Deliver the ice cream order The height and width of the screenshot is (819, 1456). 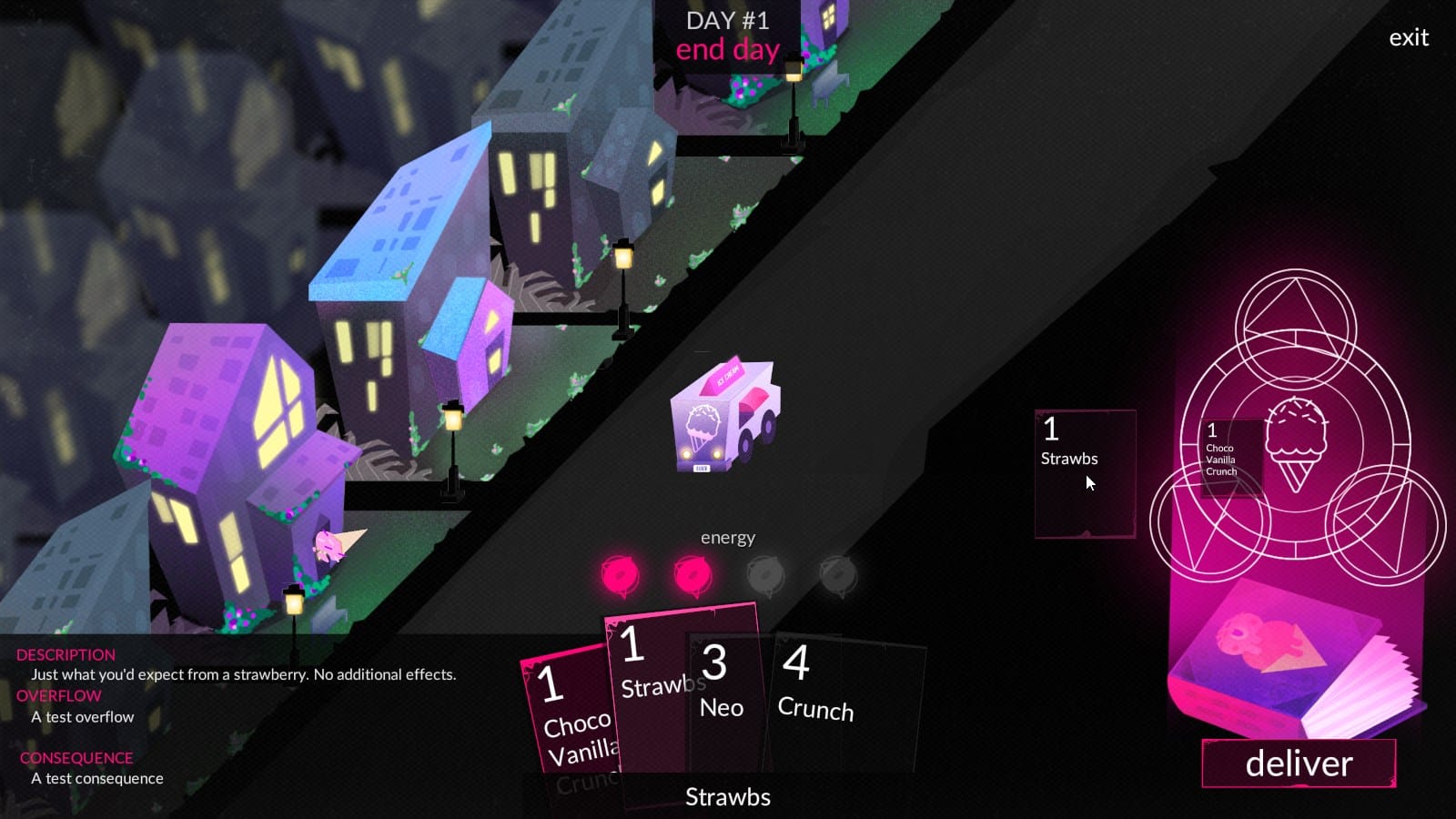tap(1299, 763)
